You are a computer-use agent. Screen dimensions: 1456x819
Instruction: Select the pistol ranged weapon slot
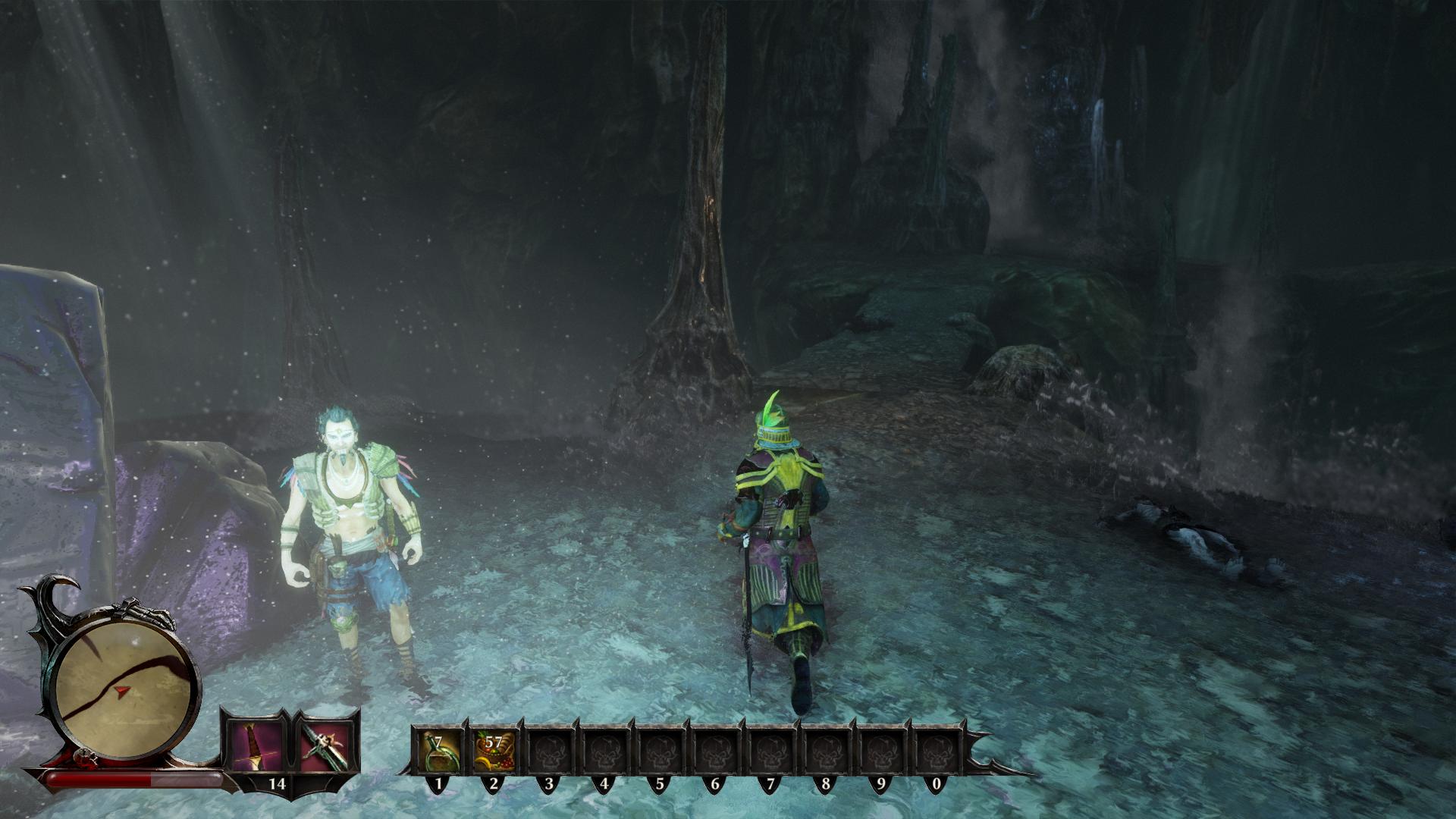[x=325, y=742]
